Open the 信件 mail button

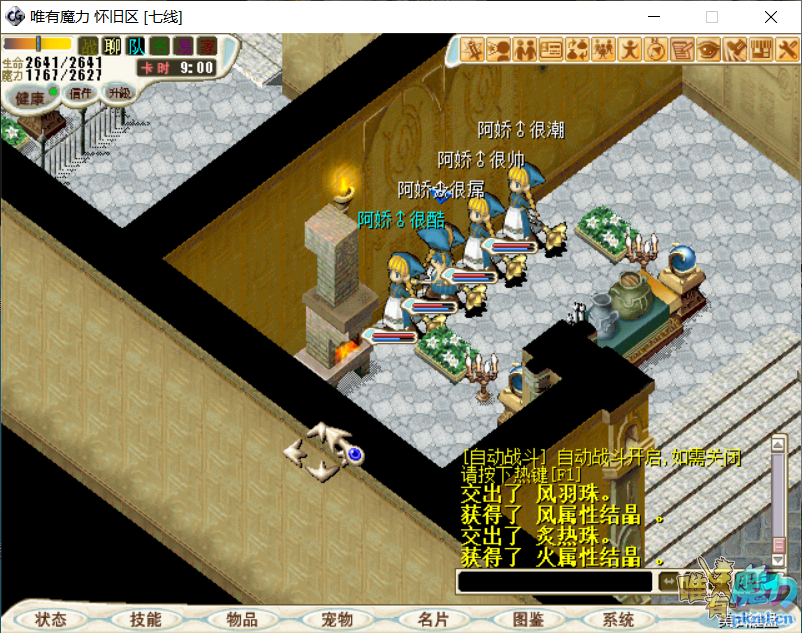80,94
